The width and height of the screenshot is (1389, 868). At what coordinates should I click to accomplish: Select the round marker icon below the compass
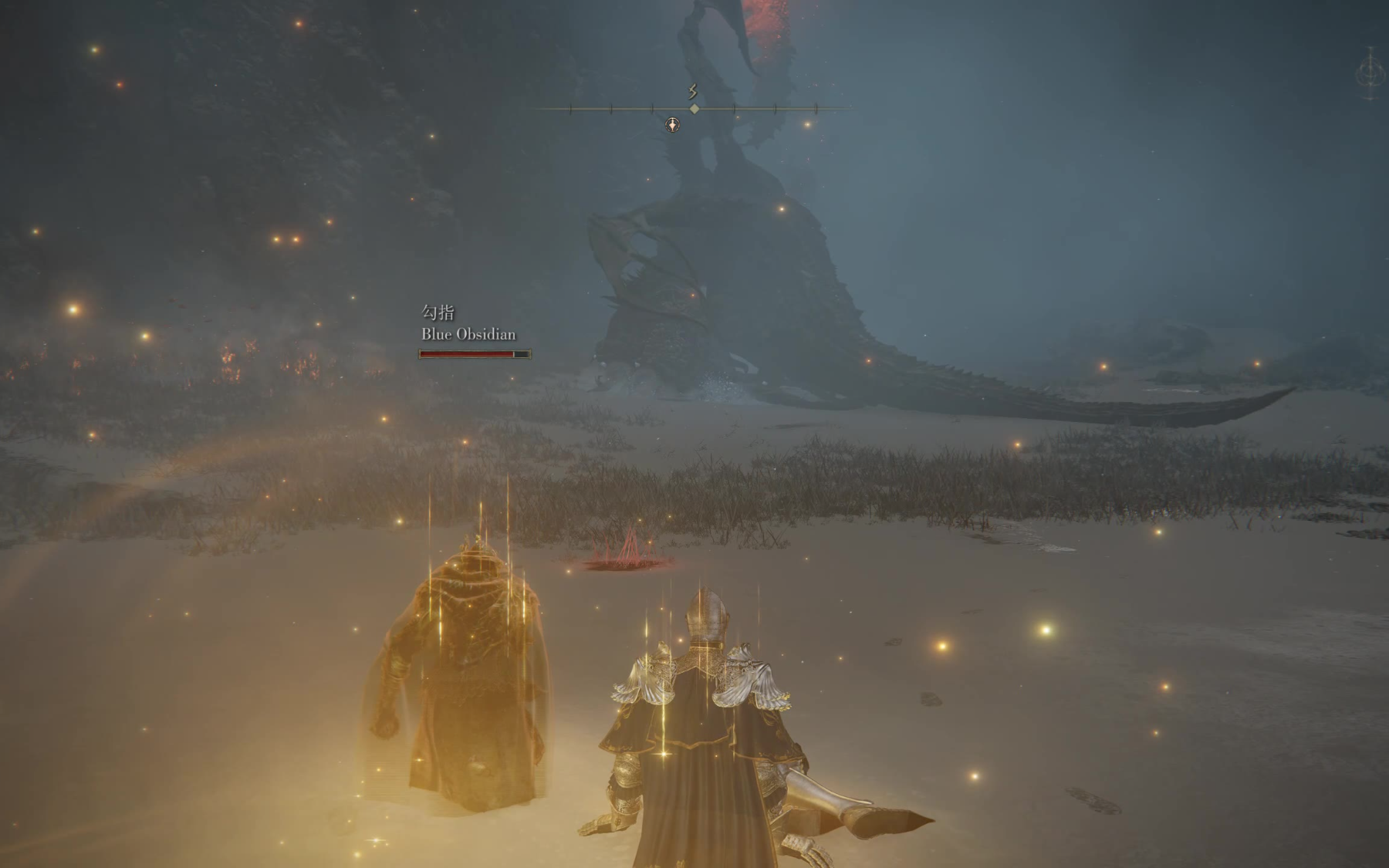pyautogui.click(x=672, y=125)
